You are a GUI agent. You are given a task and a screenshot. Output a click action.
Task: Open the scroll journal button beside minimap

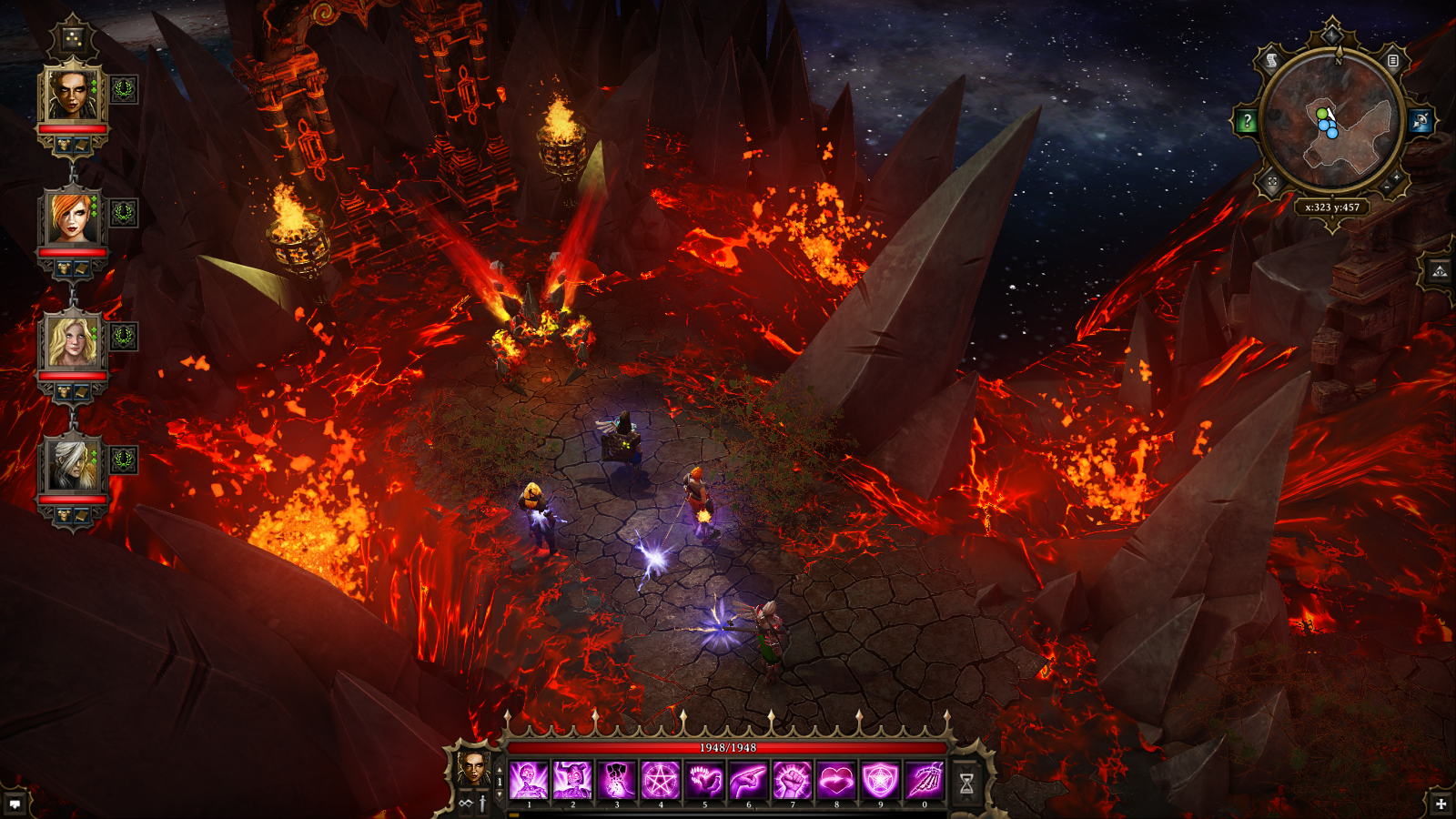pyautogui.click(x=1271, y=61)
